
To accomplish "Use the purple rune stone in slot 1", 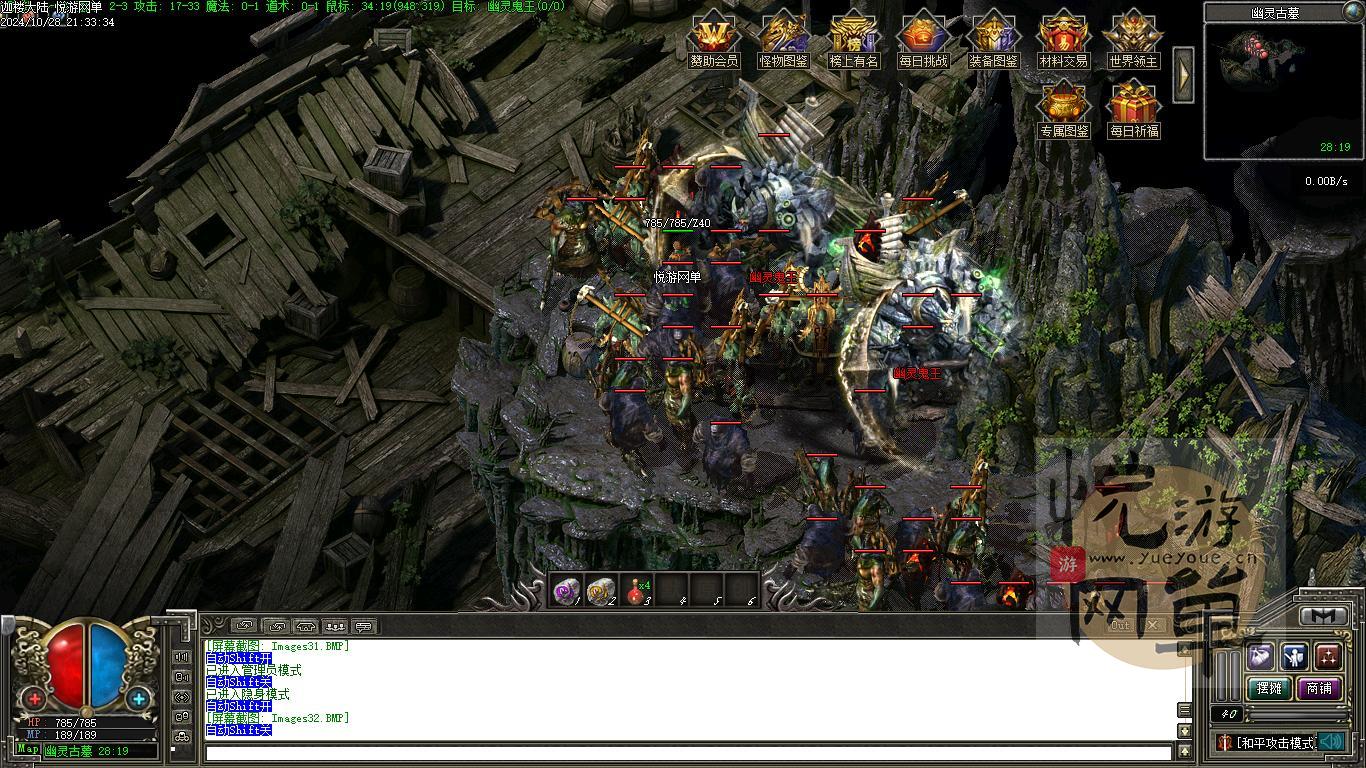I will (x=567, y=591).
